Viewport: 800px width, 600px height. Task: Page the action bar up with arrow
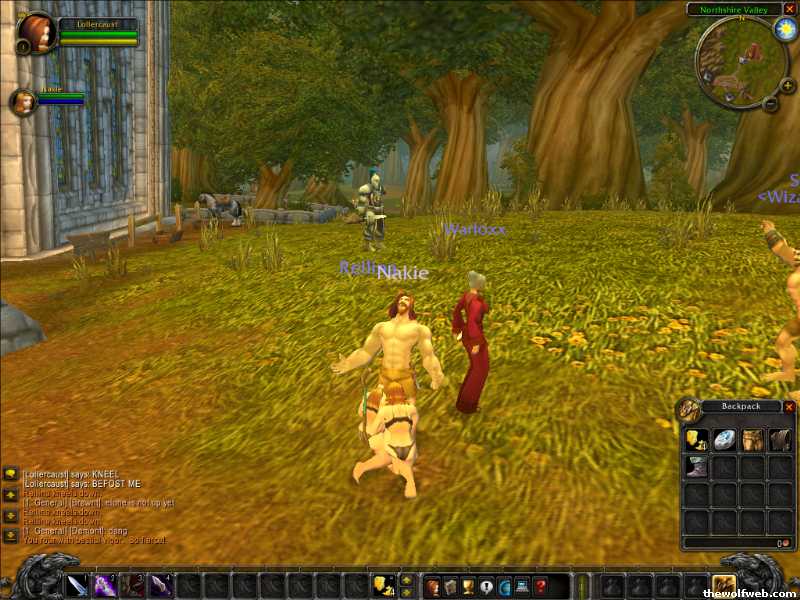coord(406,580)
